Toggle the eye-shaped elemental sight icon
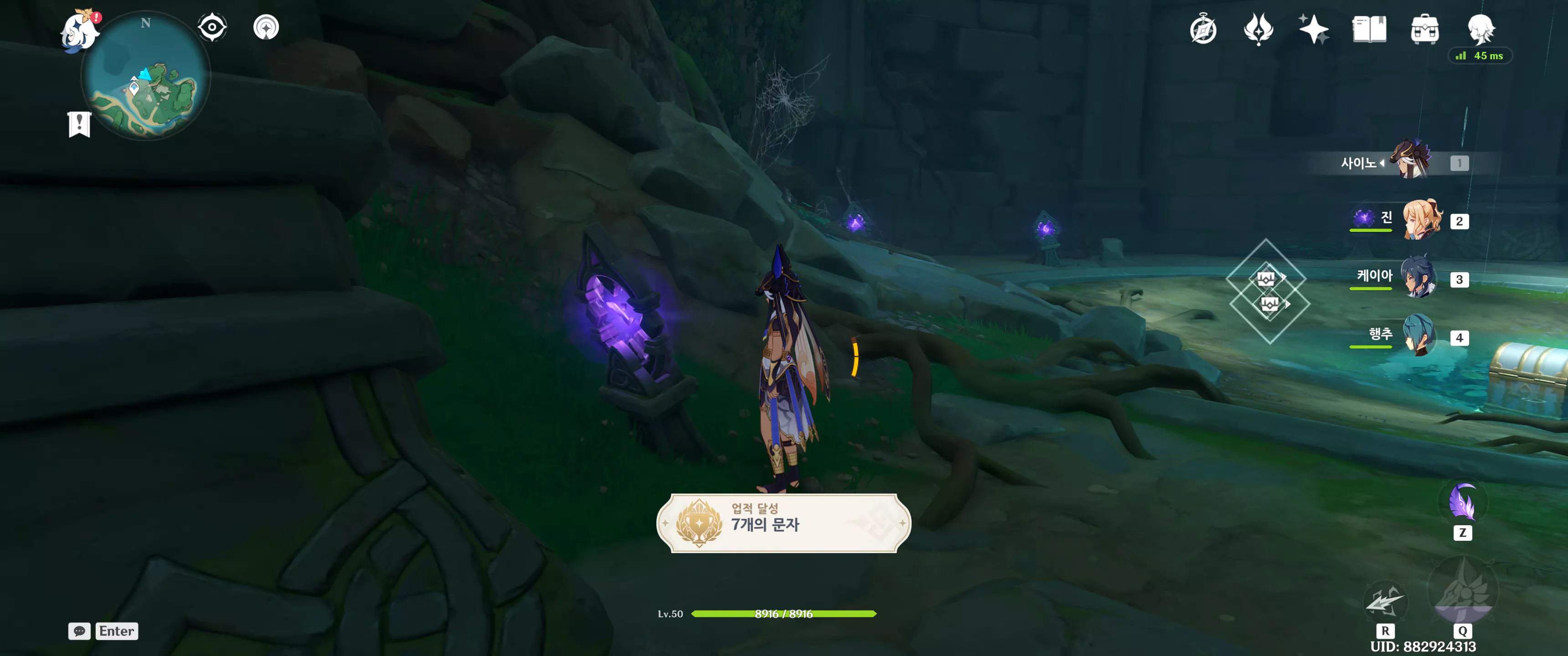The image size is (1568, 656). (x=212, y=27)
